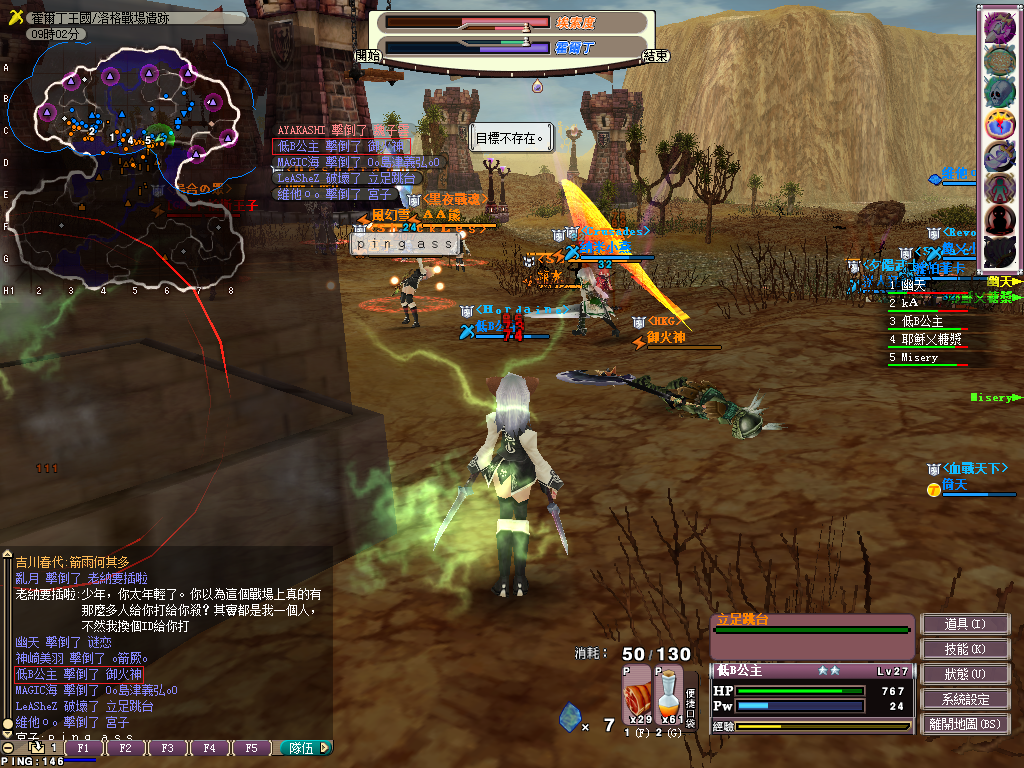Switch to the F3 chat tab
1024x768 pixels.
point(167,748)
